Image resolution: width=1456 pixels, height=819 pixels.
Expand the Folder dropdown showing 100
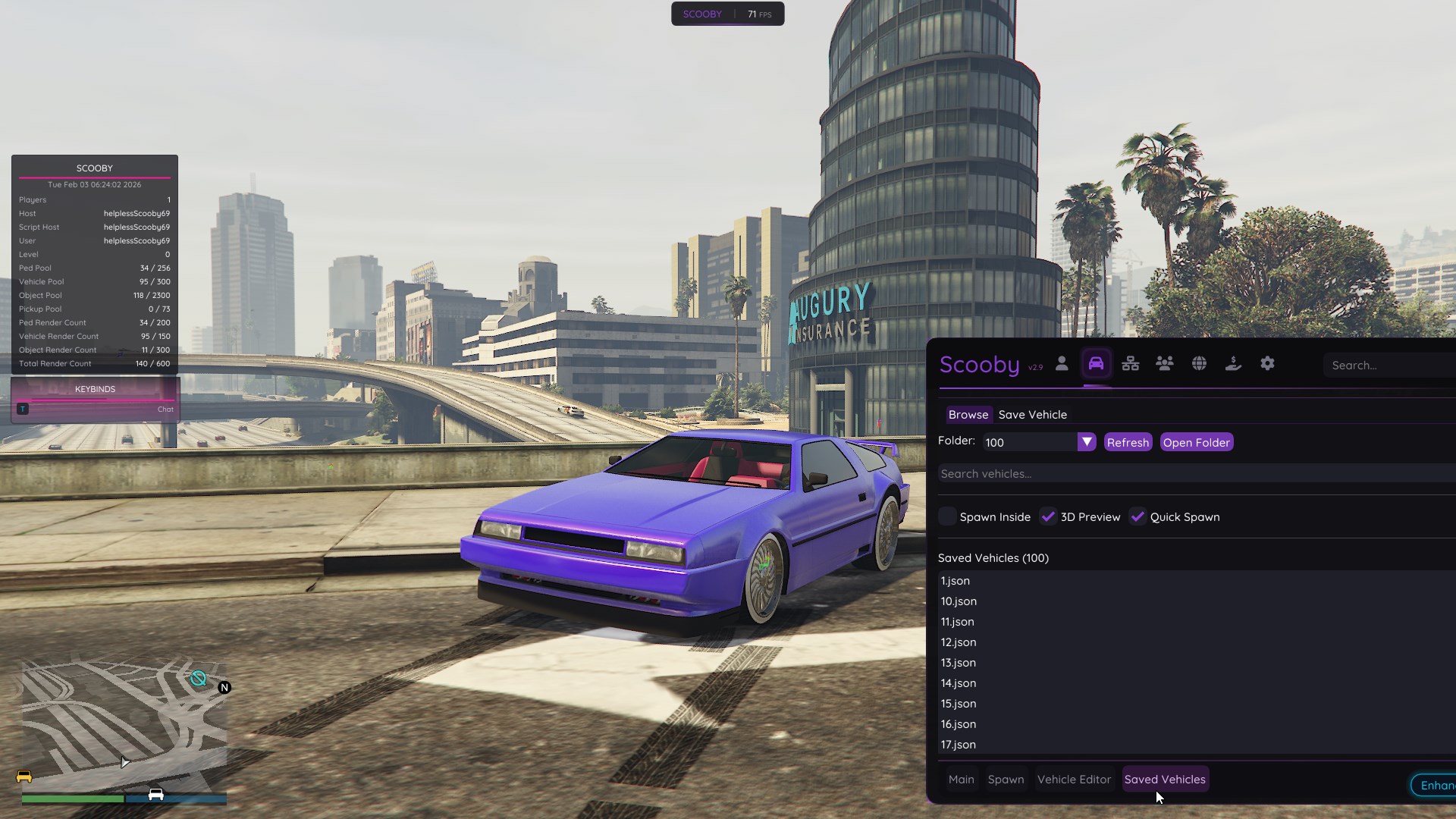[x=1087, y=441]
